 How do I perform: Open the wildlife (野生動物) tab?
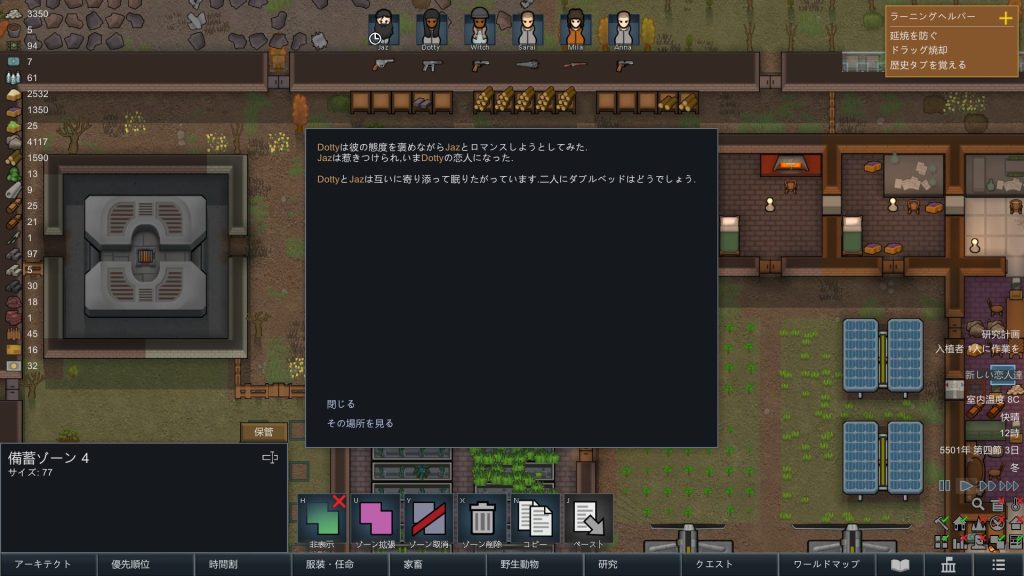tap(520, 565)
